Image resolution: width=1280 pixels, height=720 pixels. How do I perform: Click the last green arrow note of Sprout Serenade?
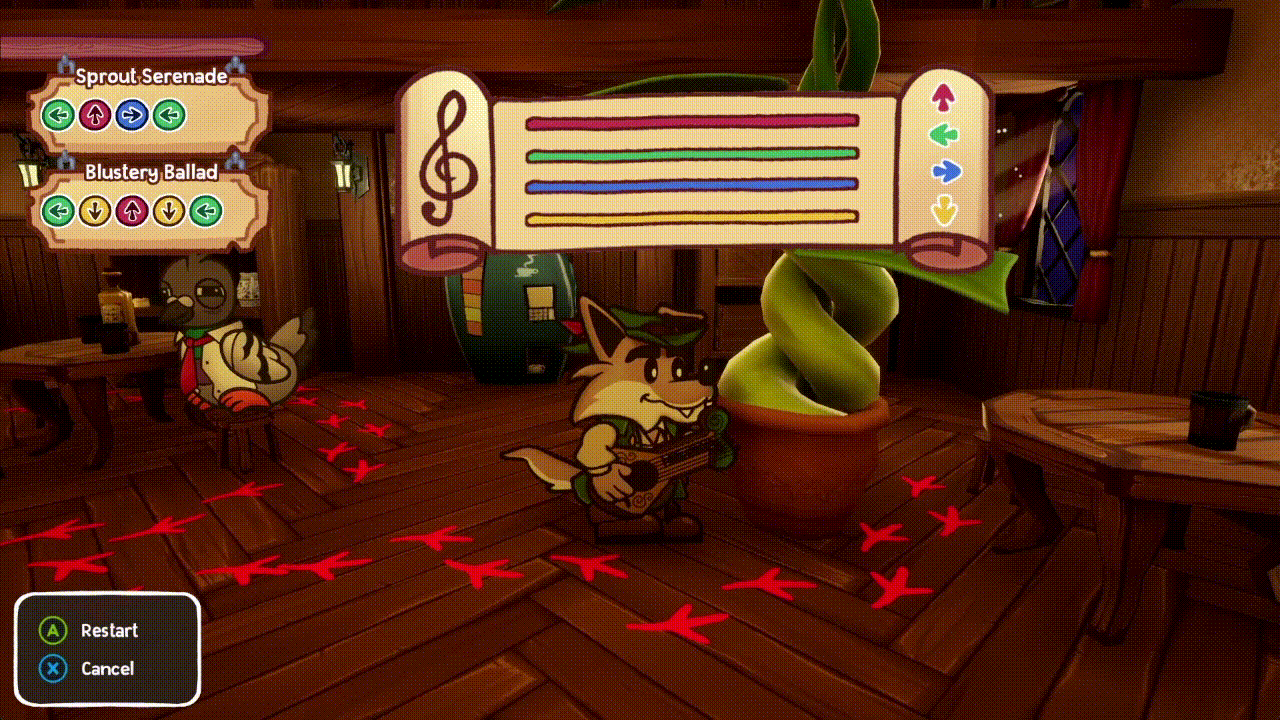170,115
